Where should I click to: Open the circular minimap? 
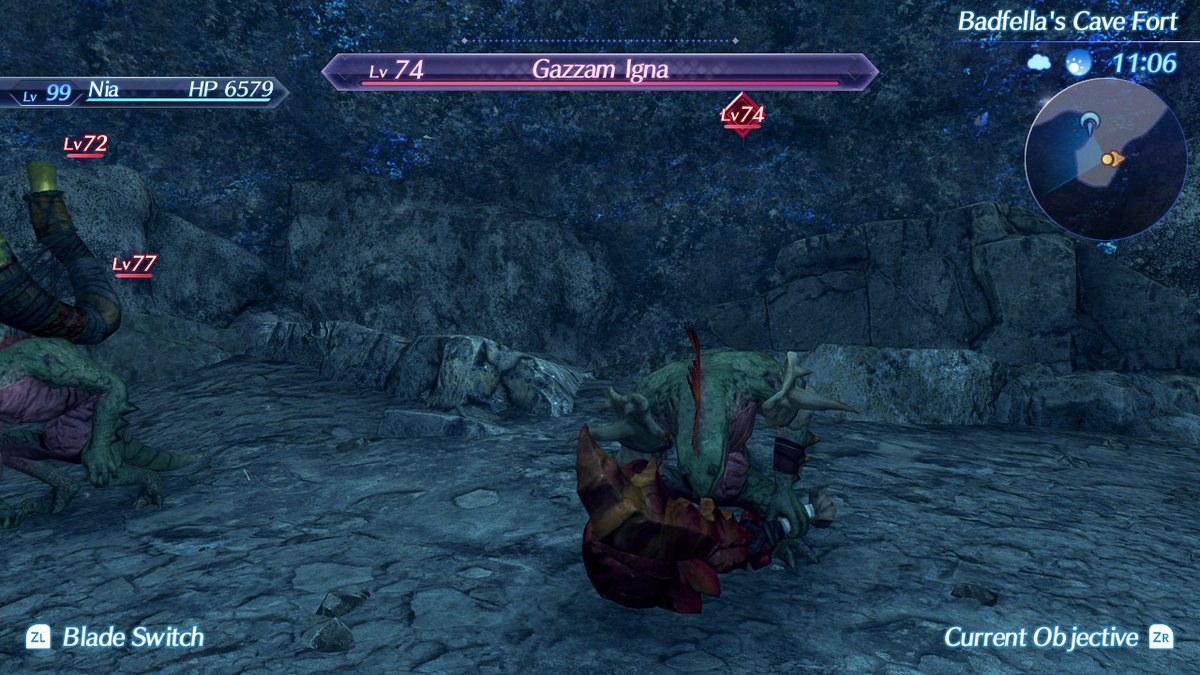(x=1105, y=158)
